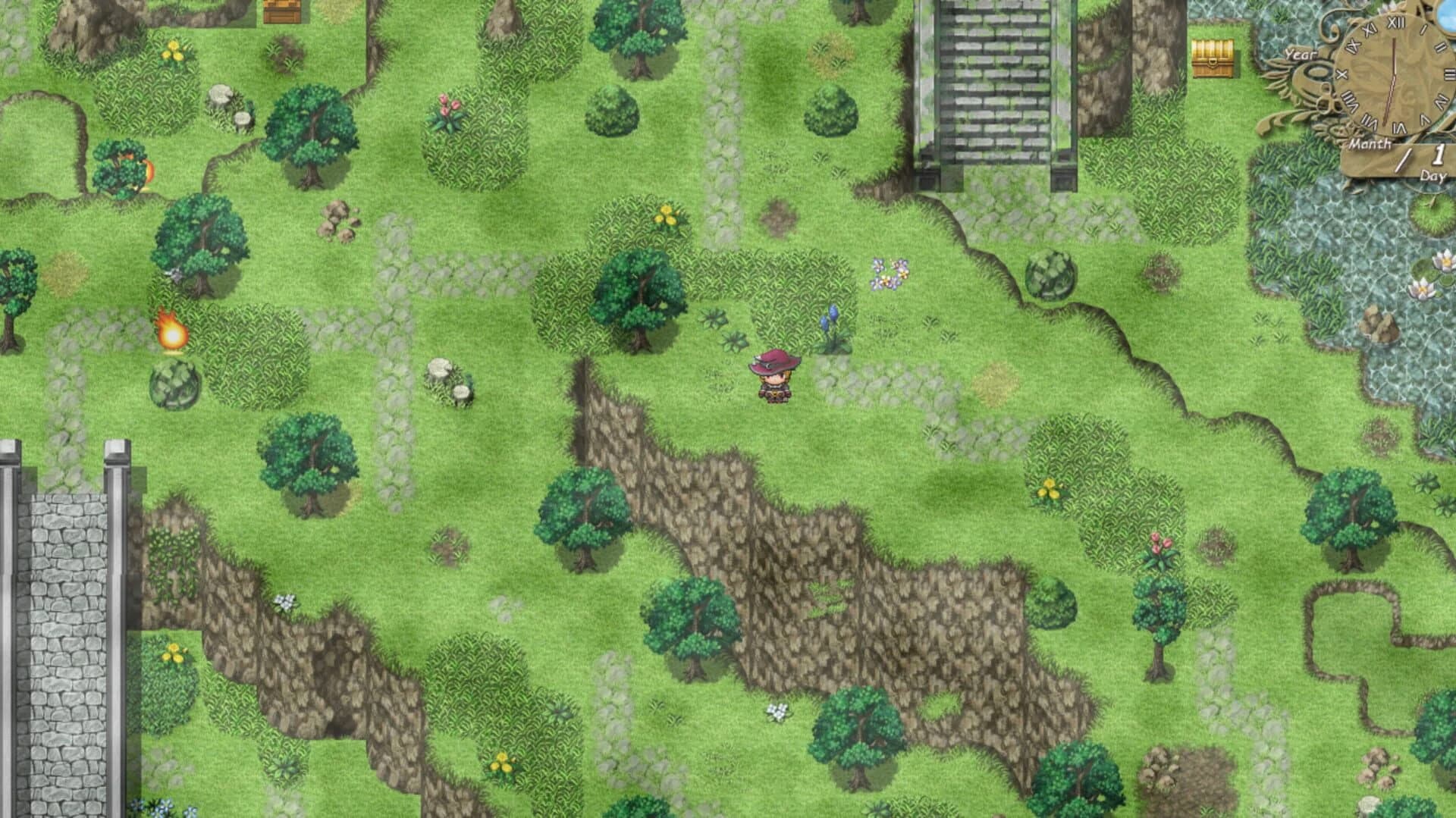Click the Year label on the calendar HUD

(x=1302, y=55)
